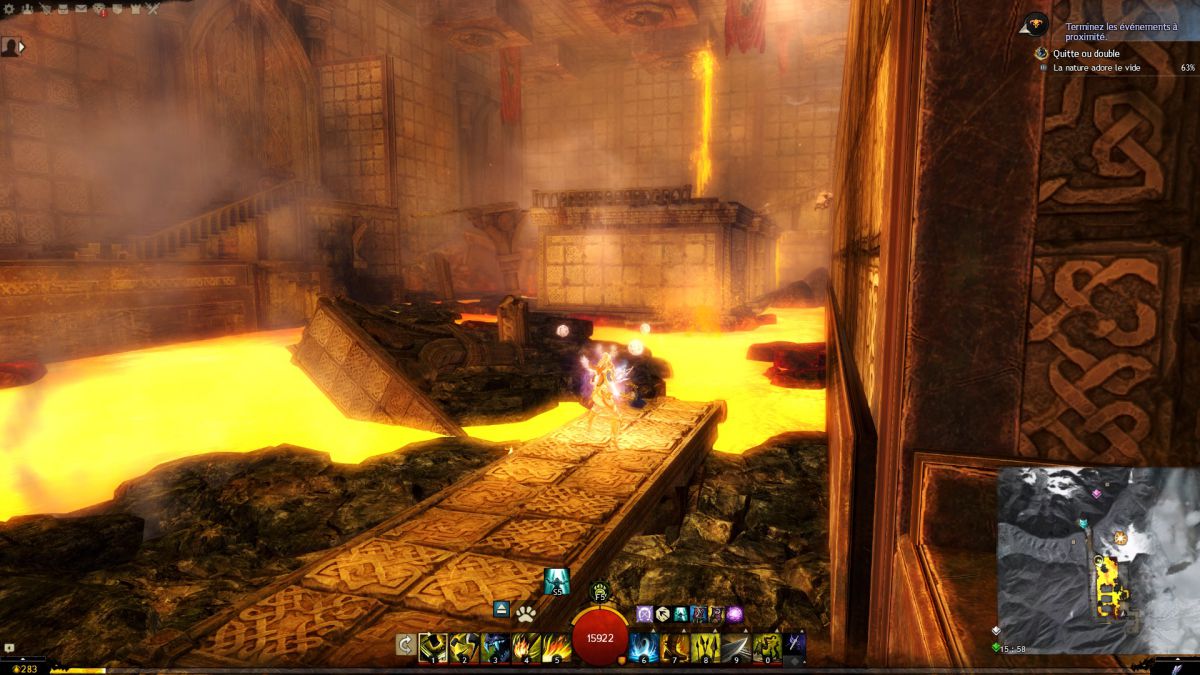The width and height of the screenshot is (1200, 675).
Task: Use weapon skill 2 on the bar
Action: pyautogui.click(x=464, y=647)
